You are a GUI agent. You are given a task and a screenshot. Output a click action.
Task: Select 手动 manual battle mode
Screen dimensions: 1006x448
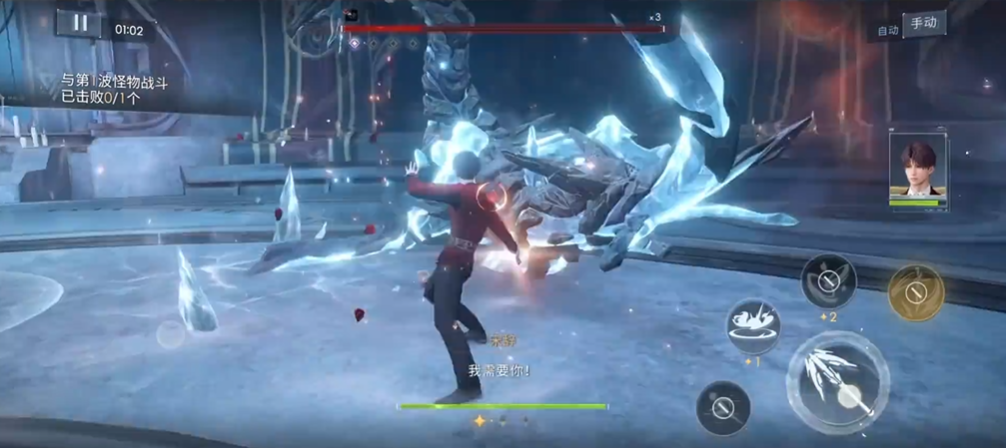point(925,23)
